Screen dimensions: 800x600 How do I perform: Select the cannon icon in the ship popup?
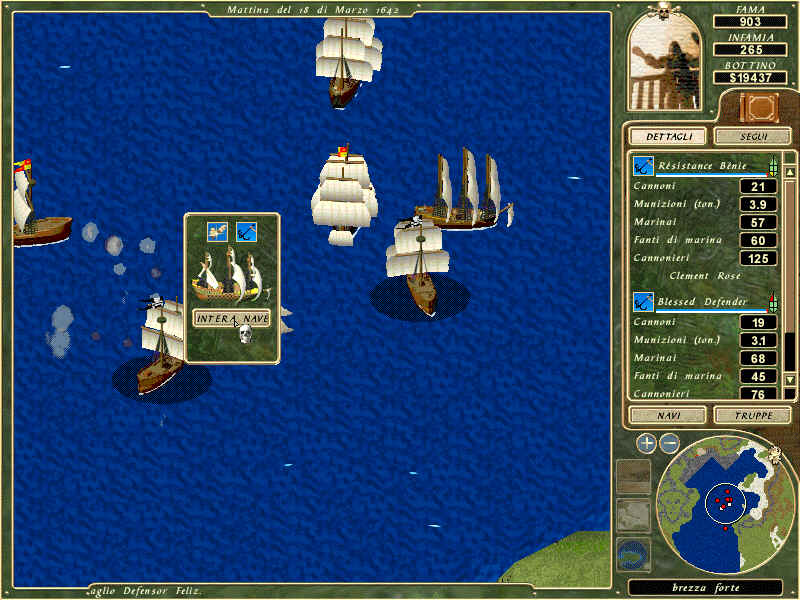tap(218, 232)
